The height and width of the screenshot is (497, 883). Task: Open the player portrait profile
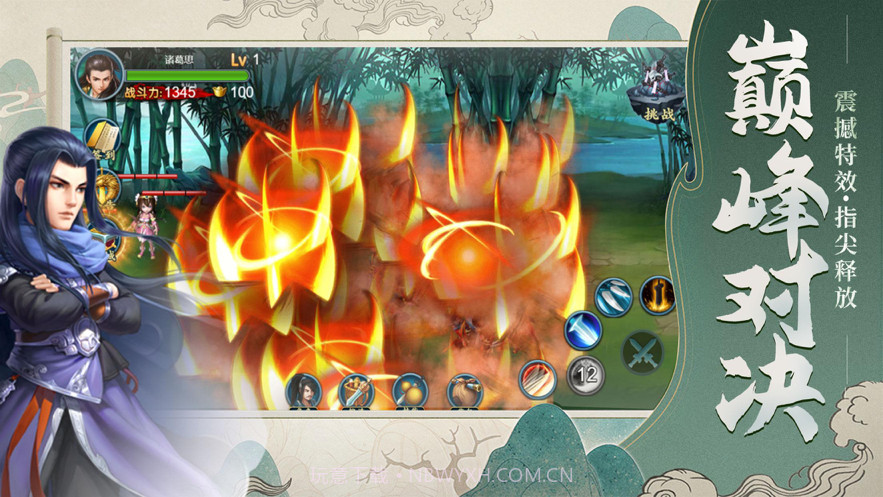[100, 74]
